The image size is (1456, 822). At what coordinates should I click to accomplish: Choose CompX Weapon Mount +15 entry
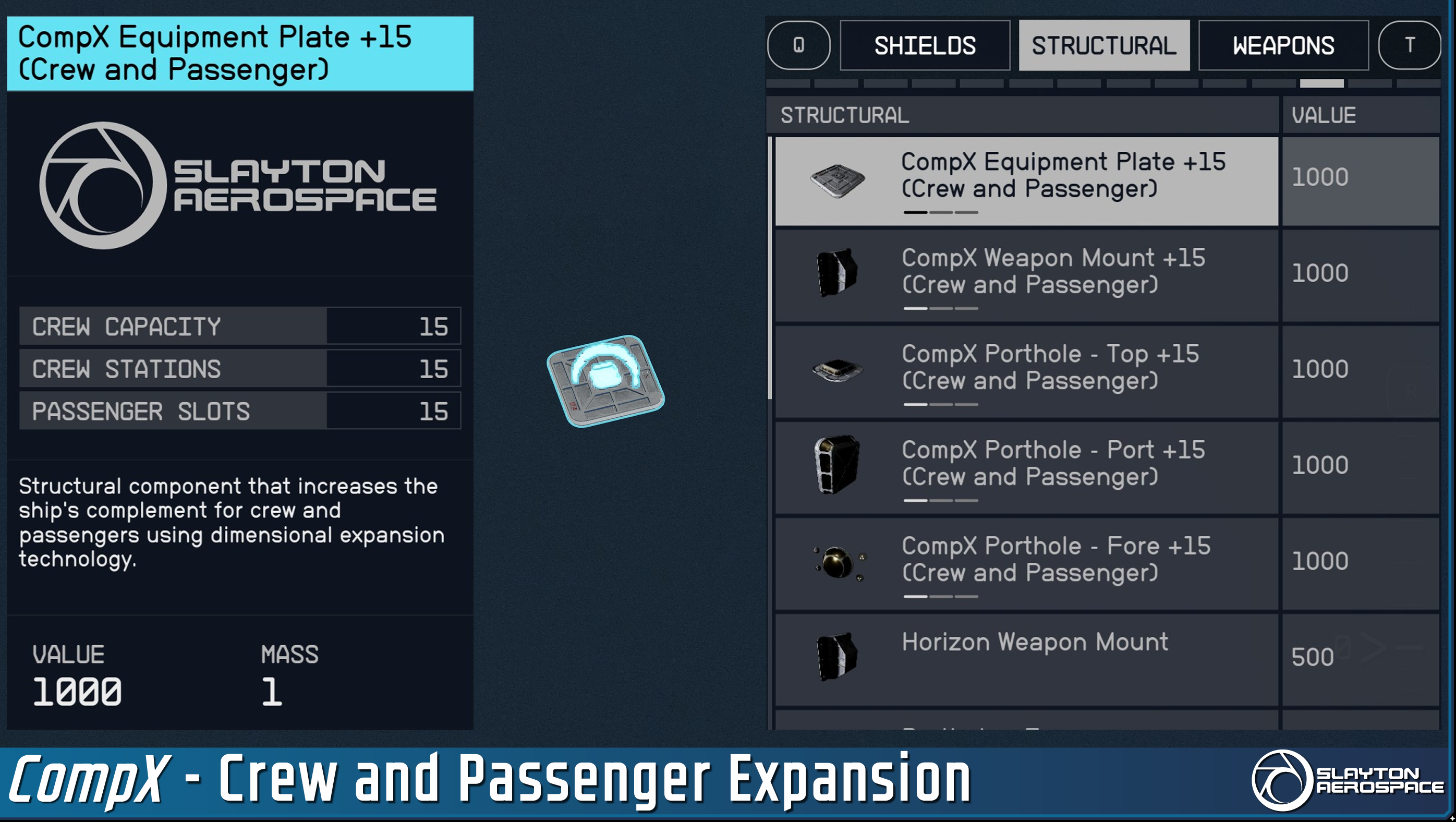coord(1026,276)
